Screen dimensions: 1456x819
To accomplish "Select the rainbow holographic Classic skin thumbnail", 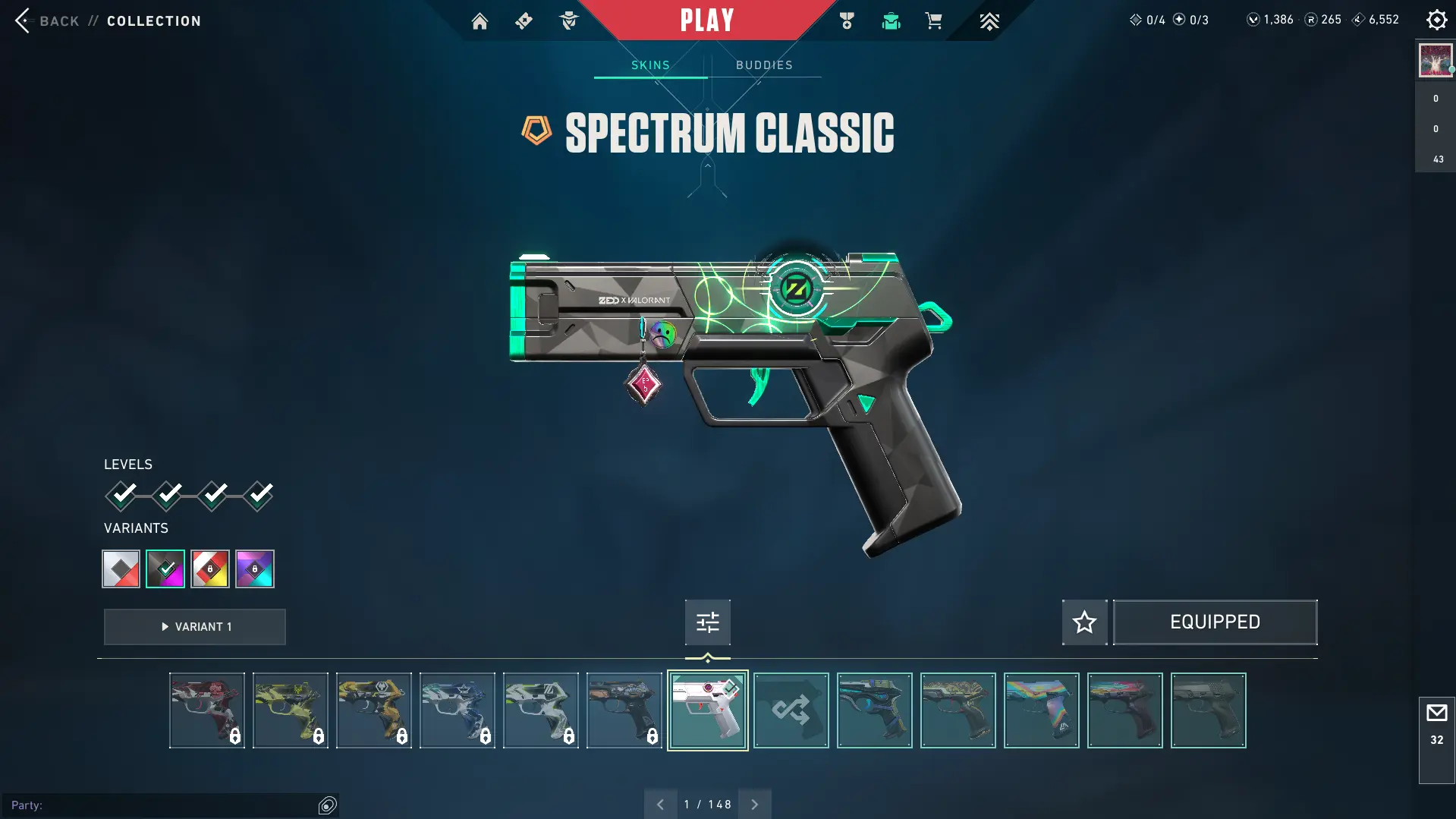I will pyautogui.click(x=1041, y=710).
